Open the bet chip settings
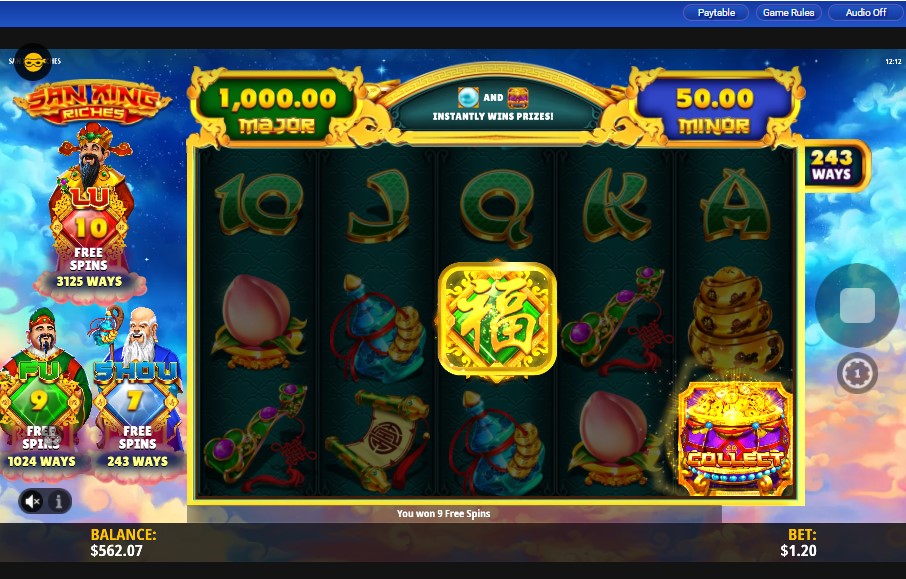Image resolution: width=906 pixels, height=579 pixels. click(857, 374)
